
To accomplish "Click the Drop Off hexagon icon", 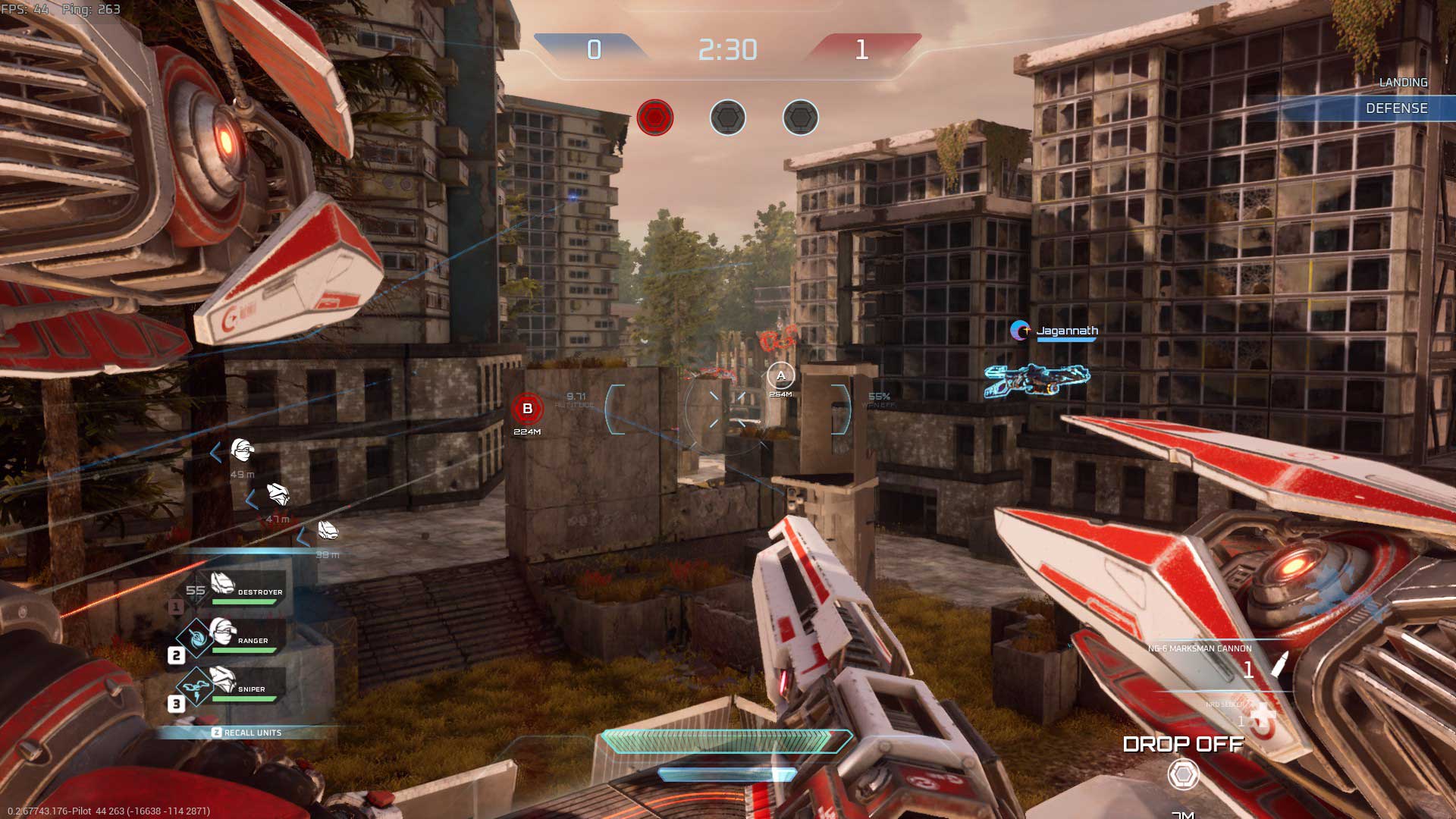I will (x=1183, y=775).
